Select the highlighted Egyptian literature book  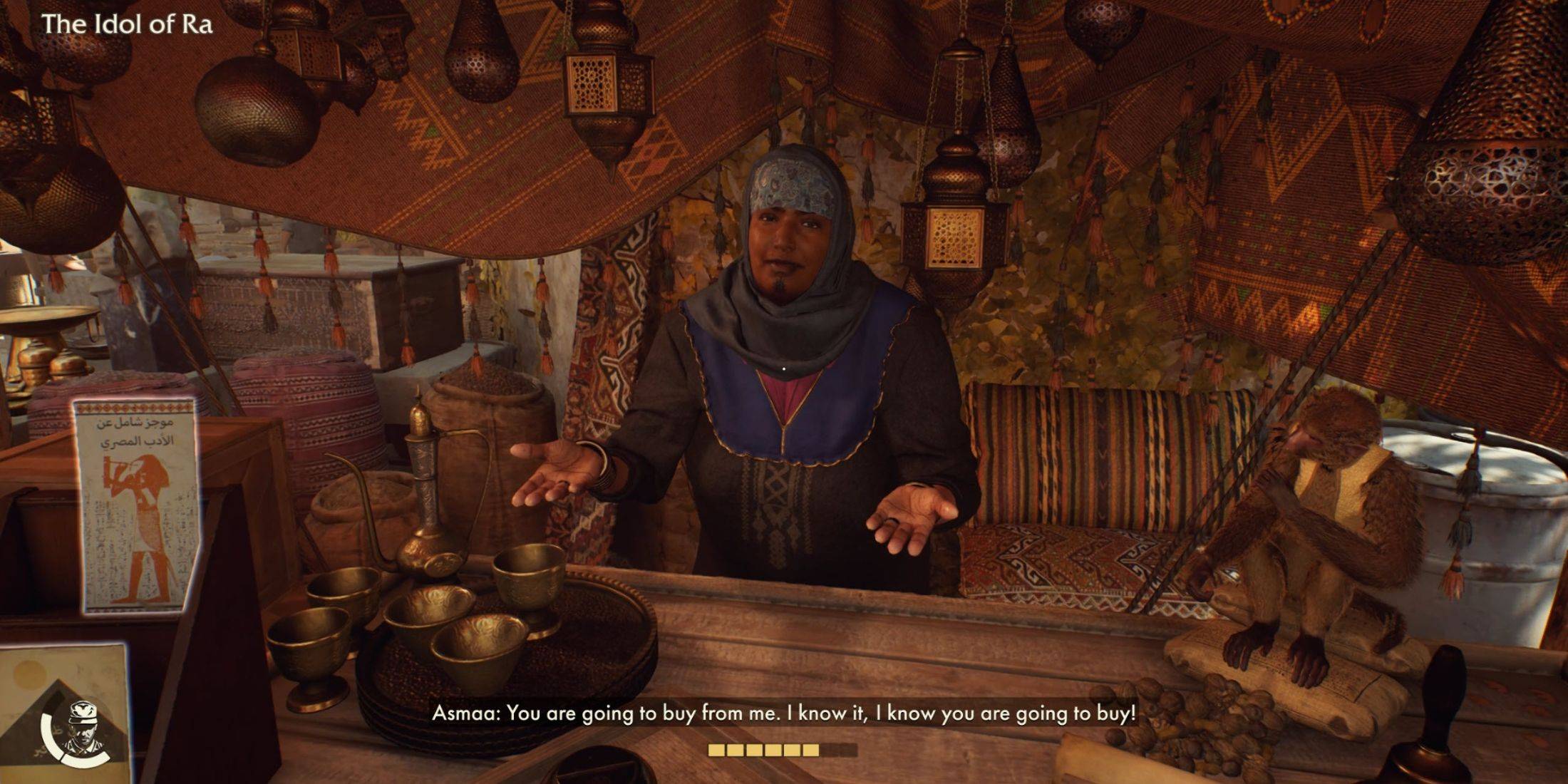(x=135, y=505)
